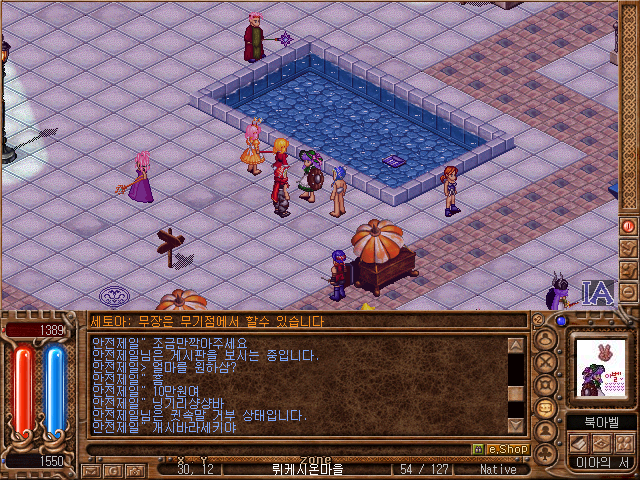
Task: Open the e.Shop store
Action: click(x=500, y=449)
